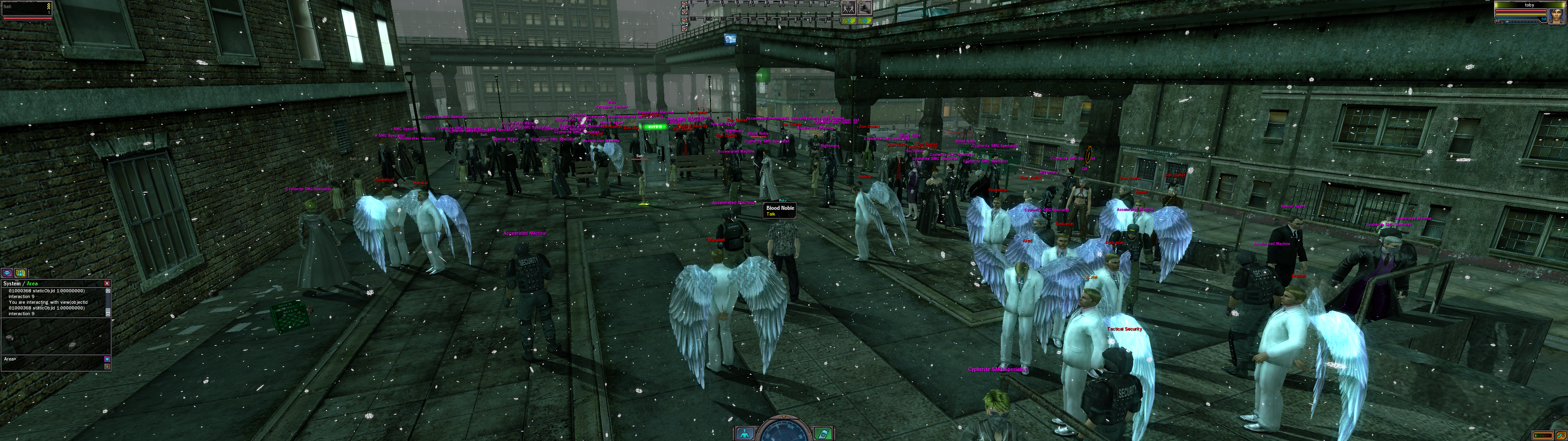Viewport: 1568px width, 441px height.
Task: Toggle the green crosshair targeting button
Action: [x=864, y=21]
